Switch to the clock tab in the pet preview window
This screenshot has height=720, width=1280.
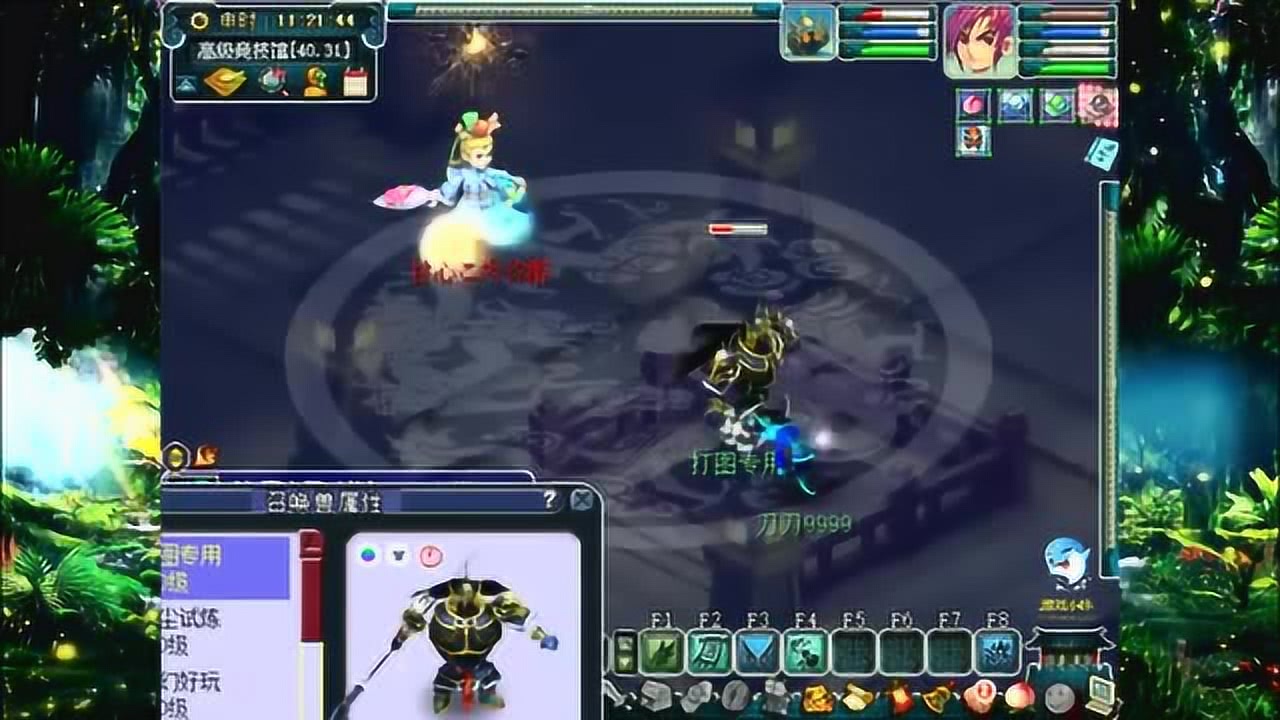pos(430,556)
